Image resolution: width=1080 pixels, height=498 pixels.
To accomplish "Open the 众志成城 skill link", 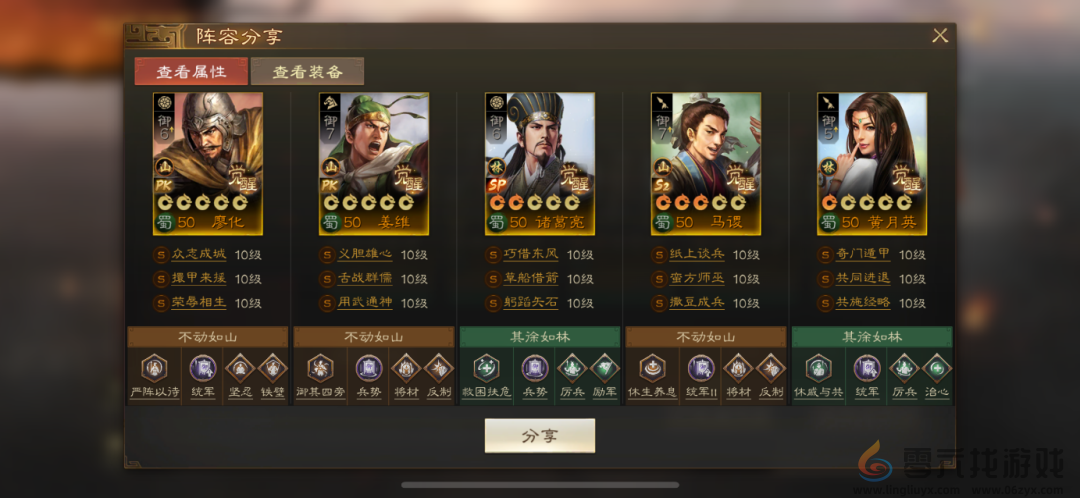I will point(200,255).
